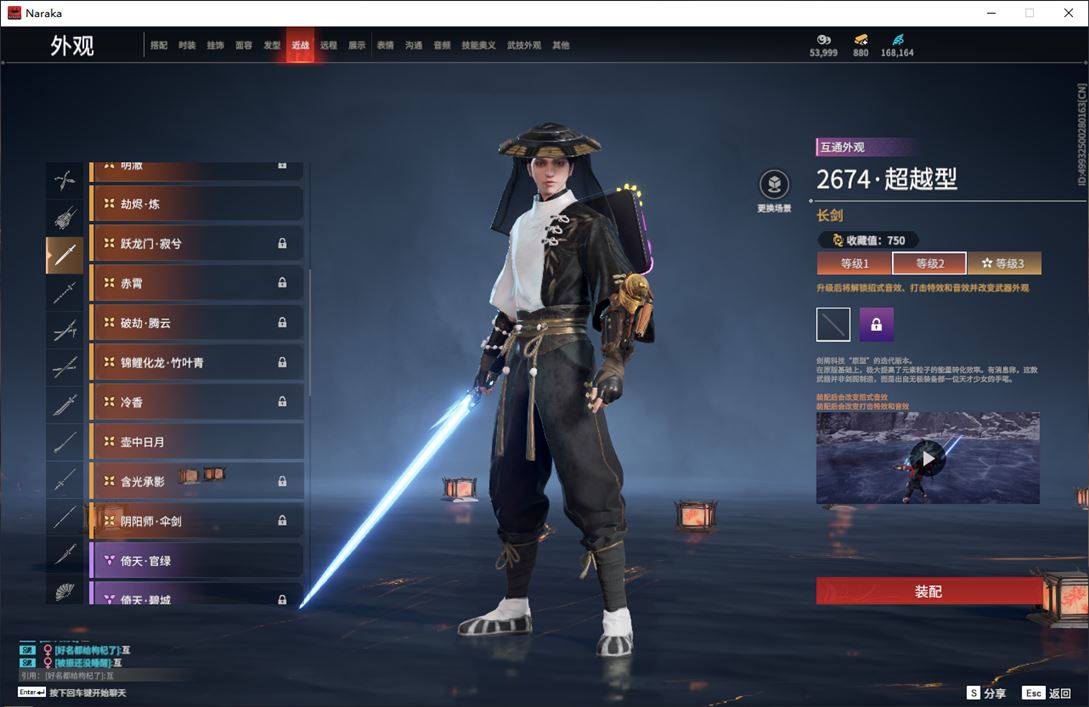This screenshot has width=1089, height=707.
Task: Close the Naraka window
Action: (x=1068, y=13)
